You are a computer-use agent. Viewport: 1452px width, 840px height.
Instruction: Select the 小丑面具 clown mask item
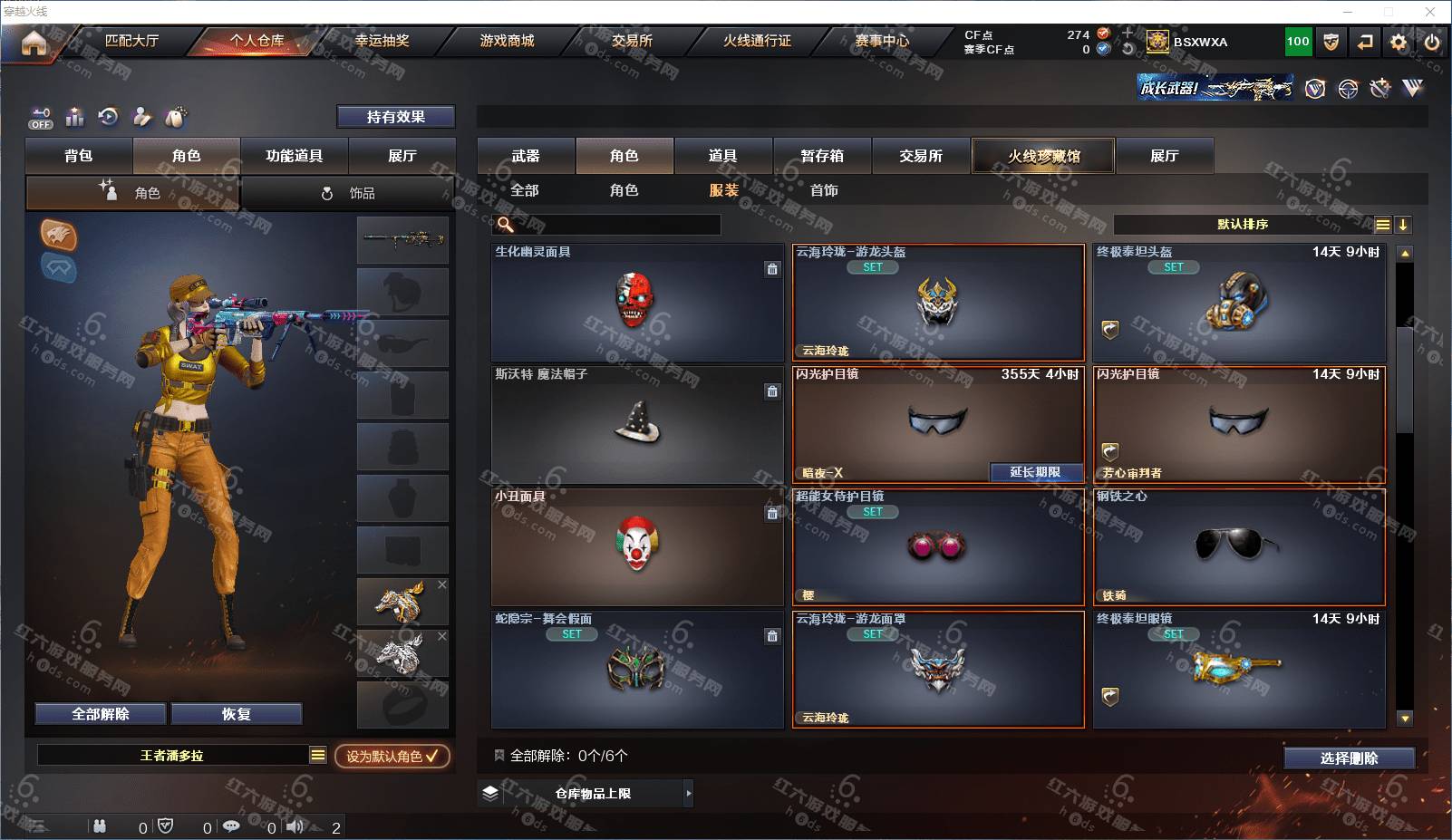tap(637, 546)
